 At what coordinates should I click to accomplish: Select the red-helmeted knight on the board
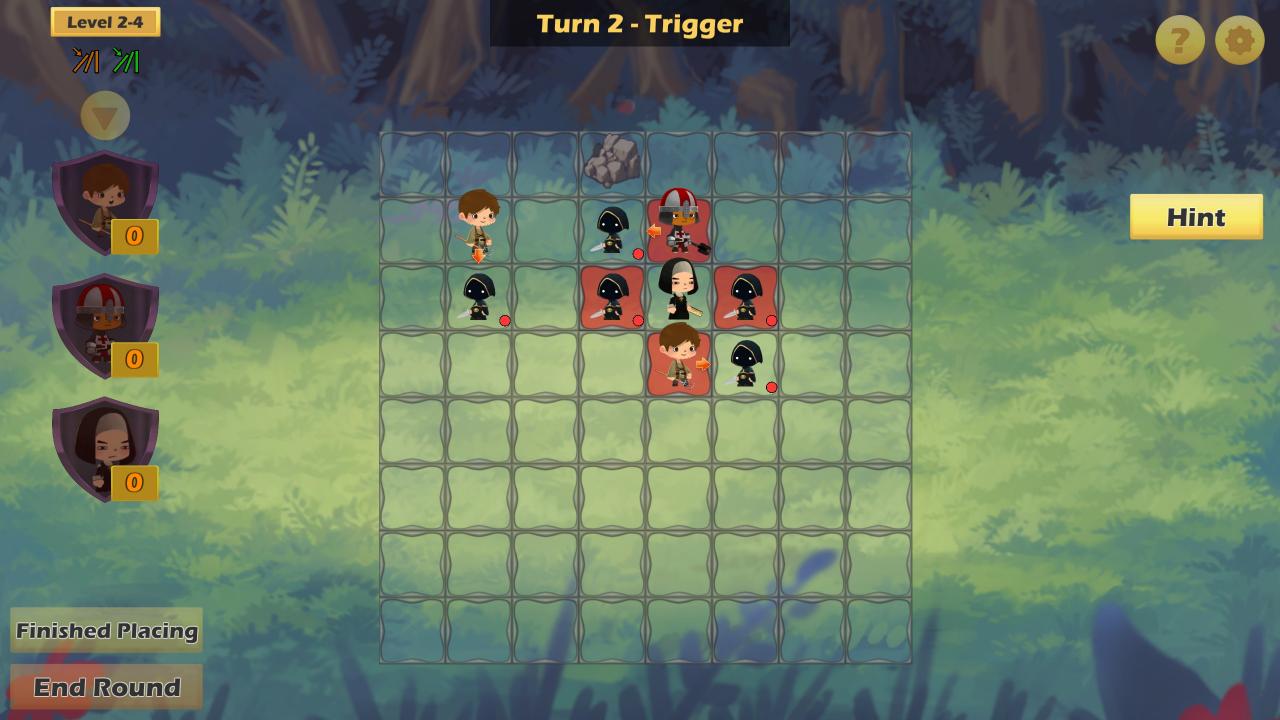(680, 224)
